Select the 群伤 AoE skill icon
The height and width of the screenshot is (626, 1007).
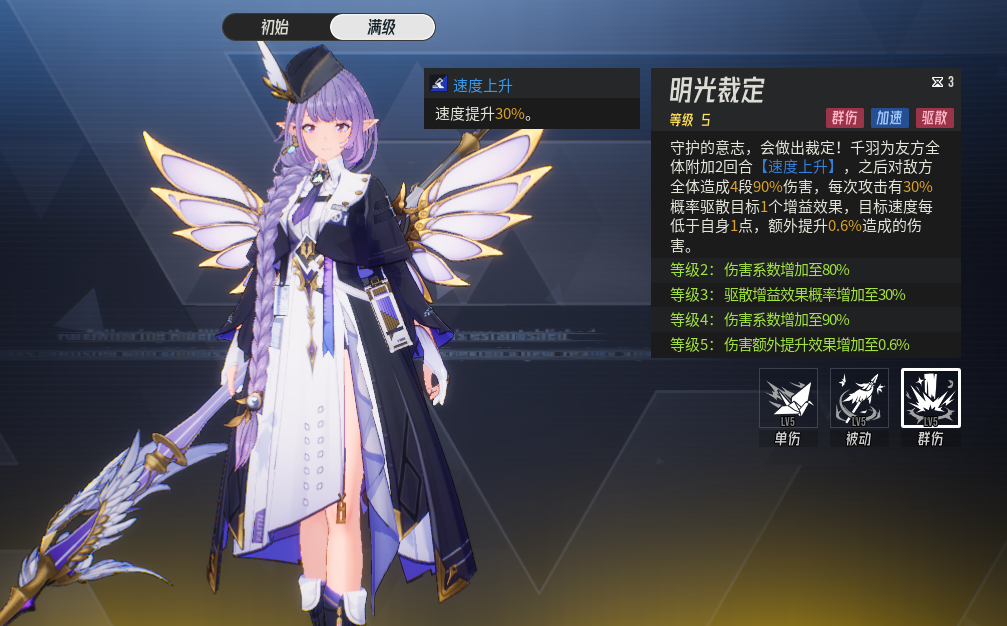[x=930, y=398]
